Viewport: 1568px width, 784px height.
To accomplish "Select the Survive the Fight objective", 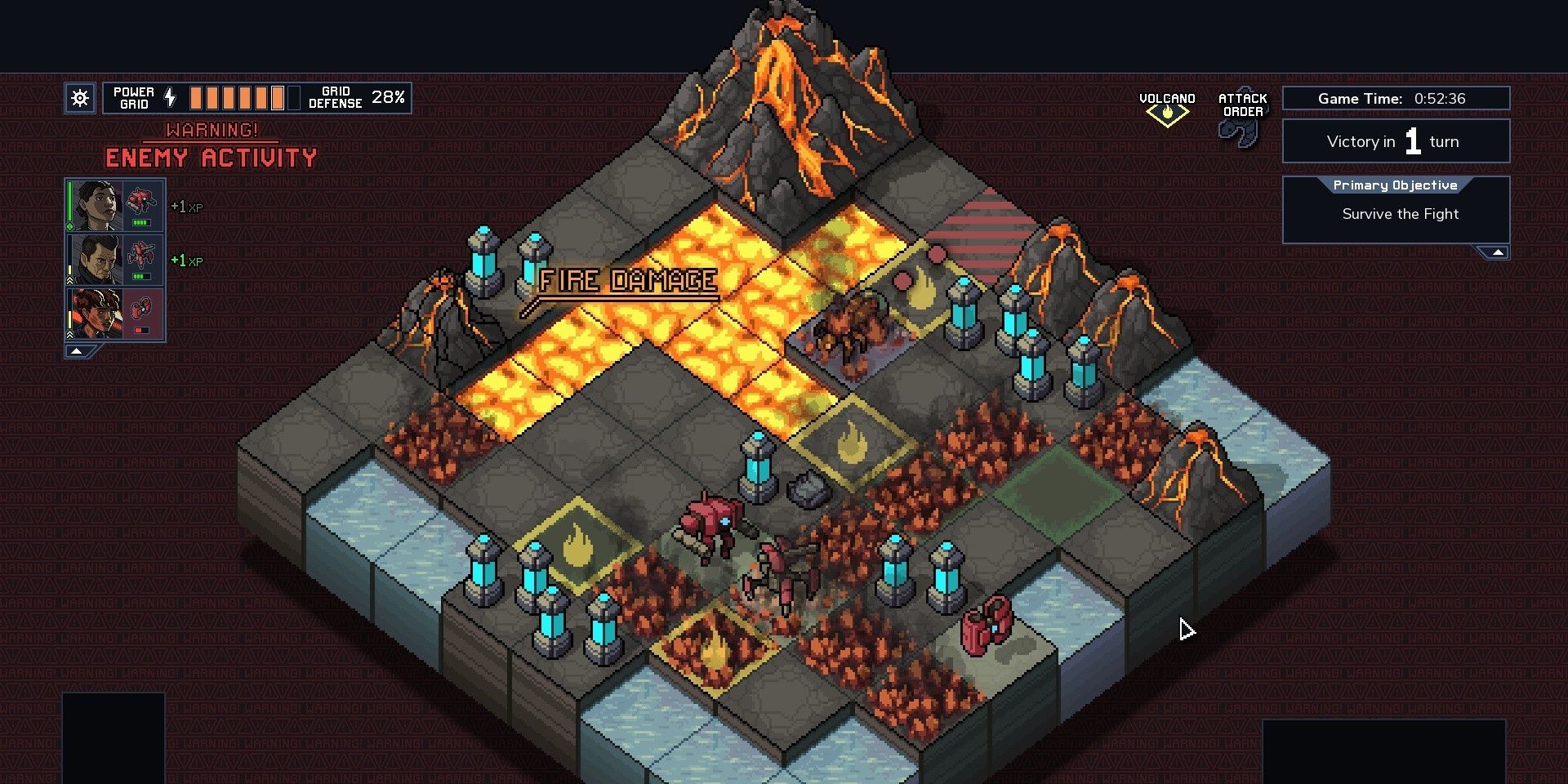I will click(x=1400, y=214).
